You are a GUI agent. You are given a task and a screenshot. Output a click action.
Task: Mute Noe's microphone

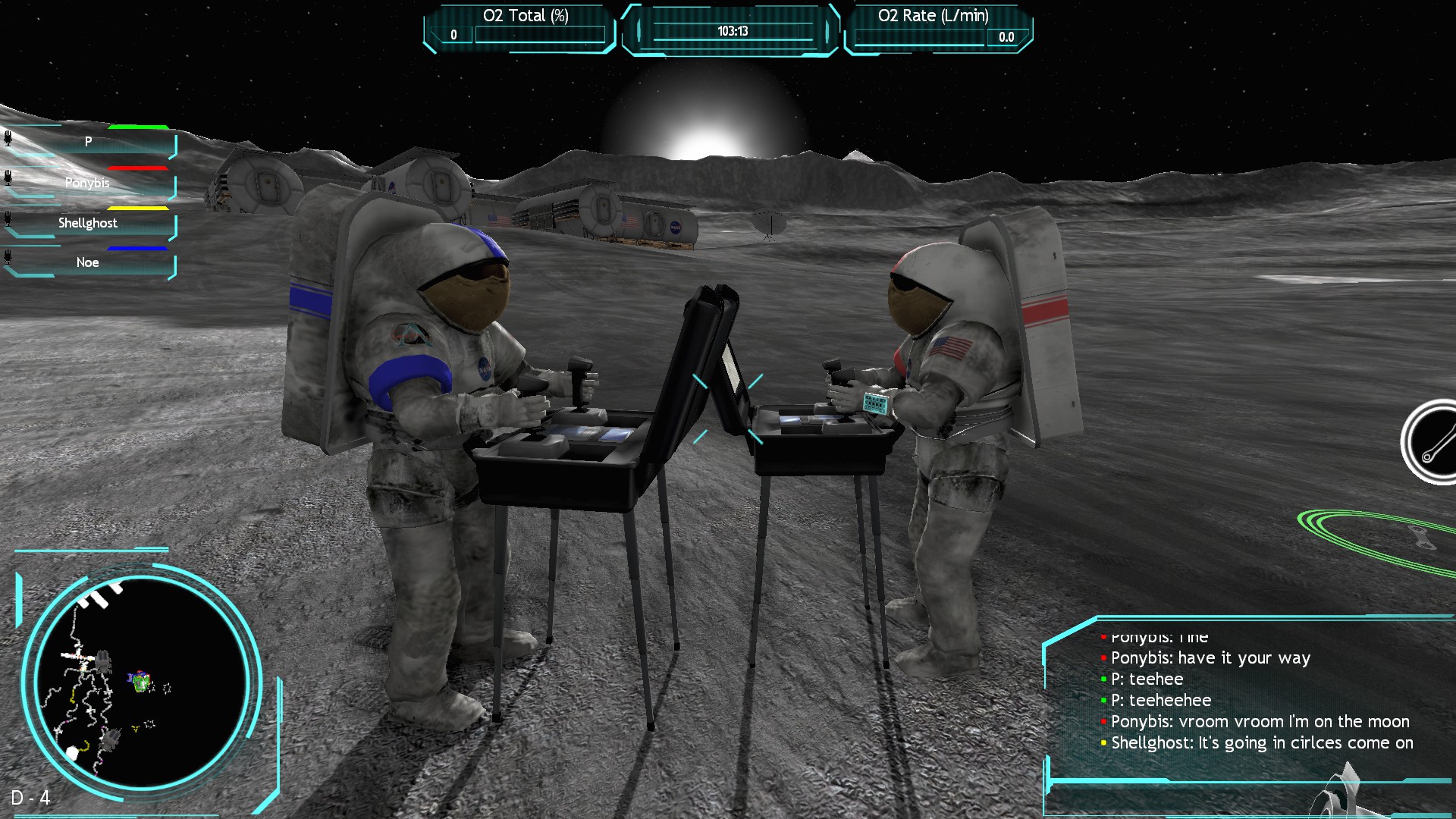pos(9,255)
